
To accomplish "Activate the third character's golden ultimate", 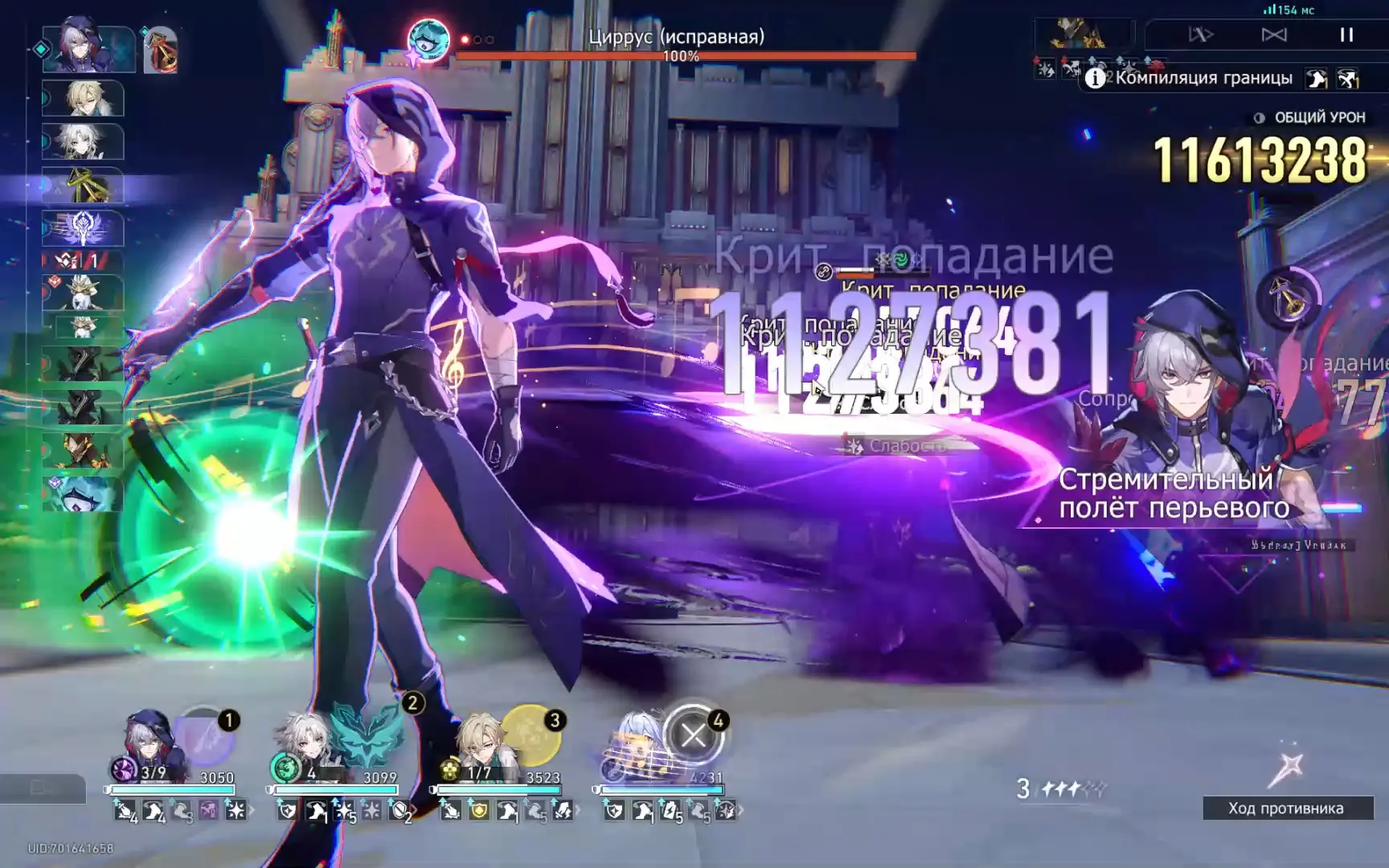I will [x=530, y=735].
